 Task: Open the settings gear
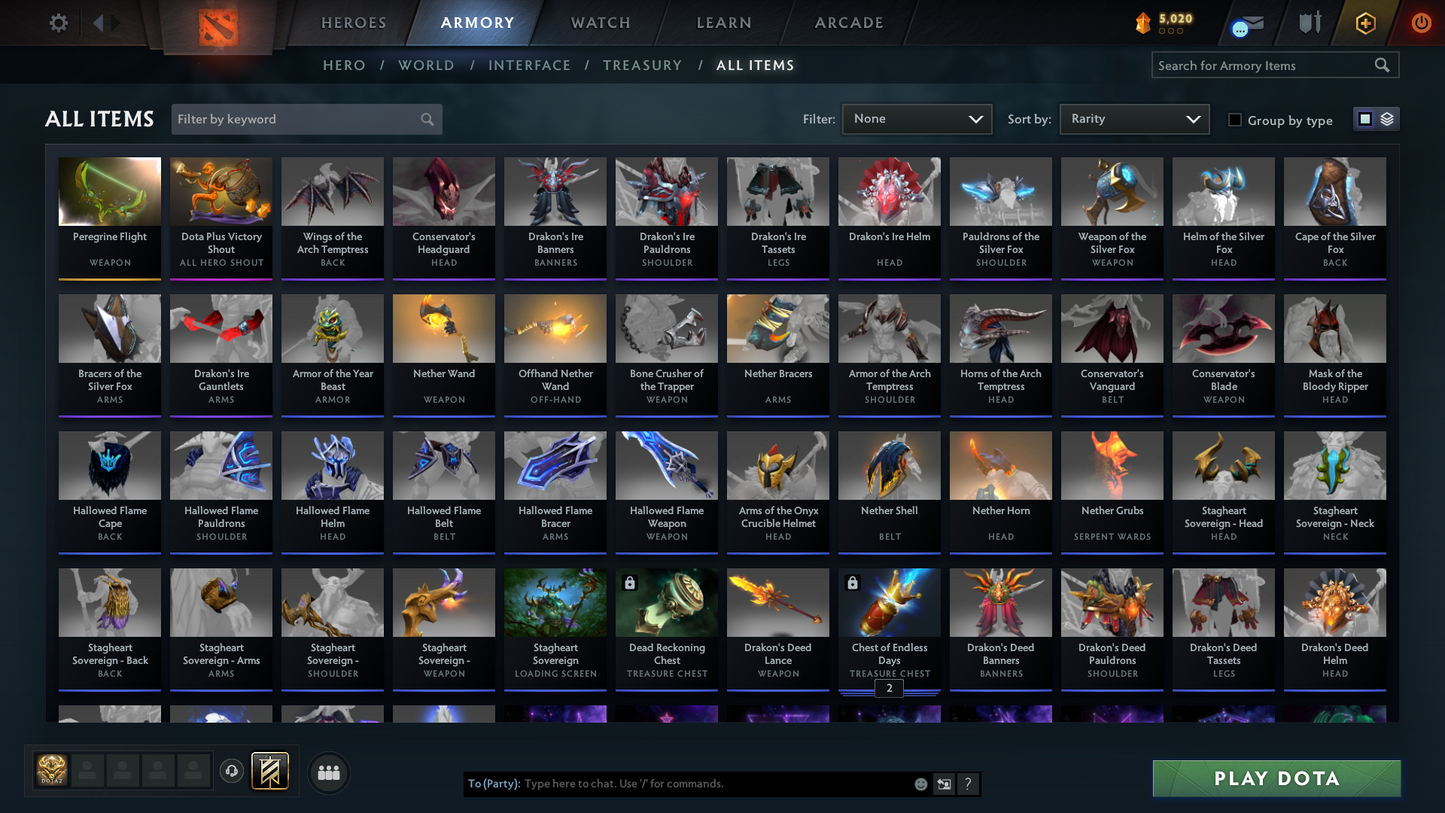[x=57, y=22]
